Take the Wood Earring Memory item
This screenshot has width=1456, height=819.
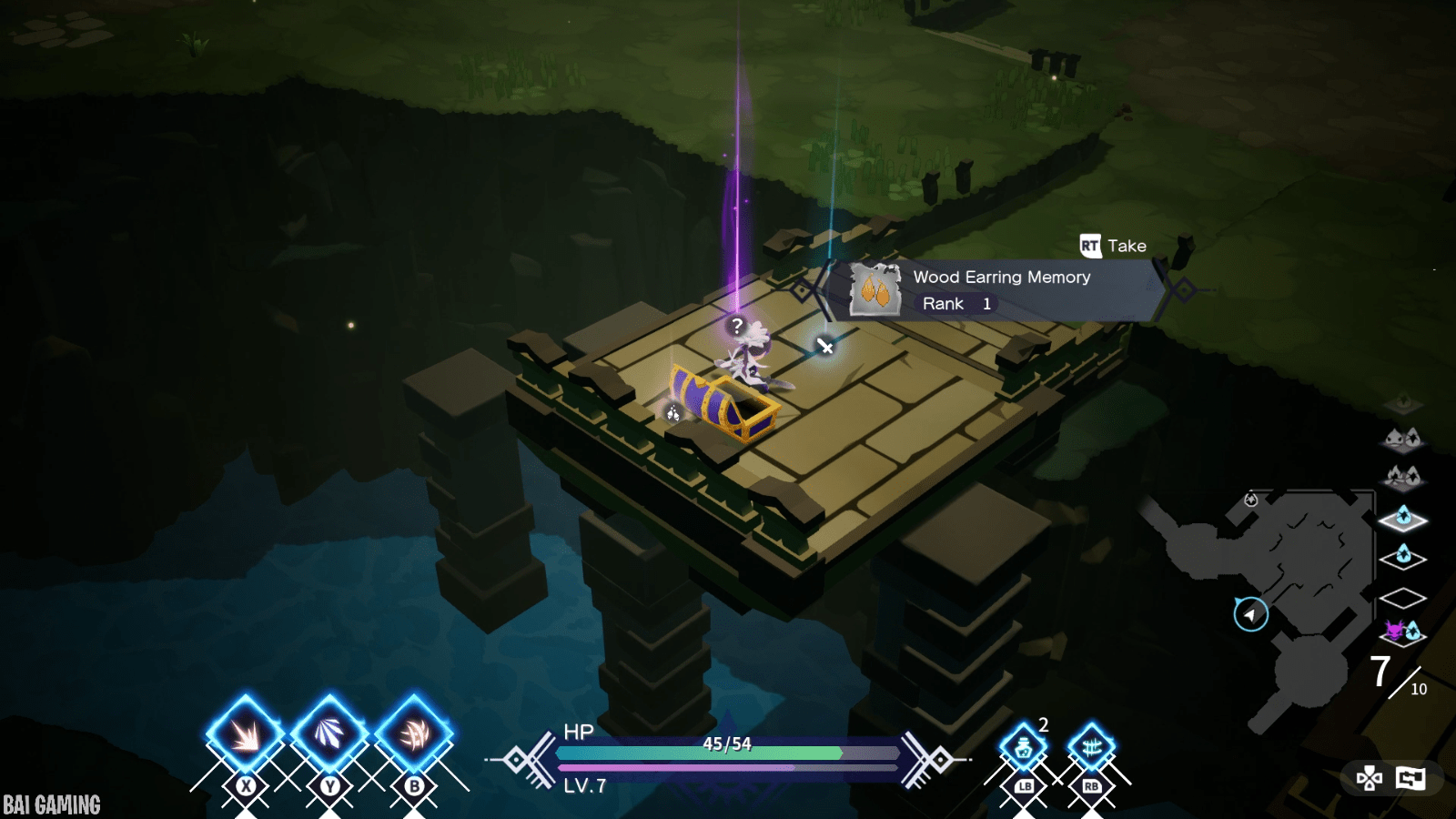(x=1112, y=246)
